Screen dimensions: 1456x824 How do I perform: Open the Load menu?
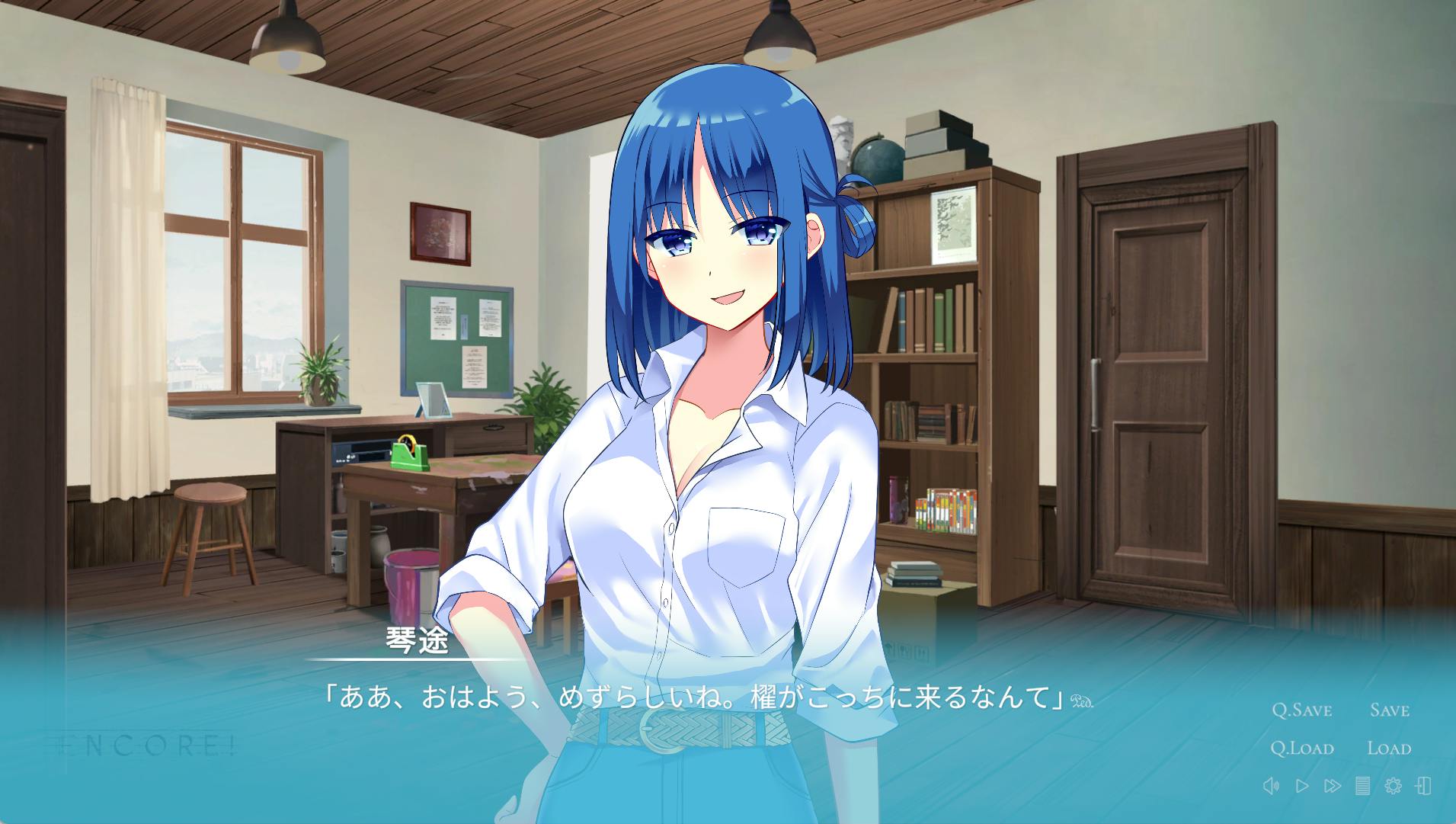(1389, 749)
